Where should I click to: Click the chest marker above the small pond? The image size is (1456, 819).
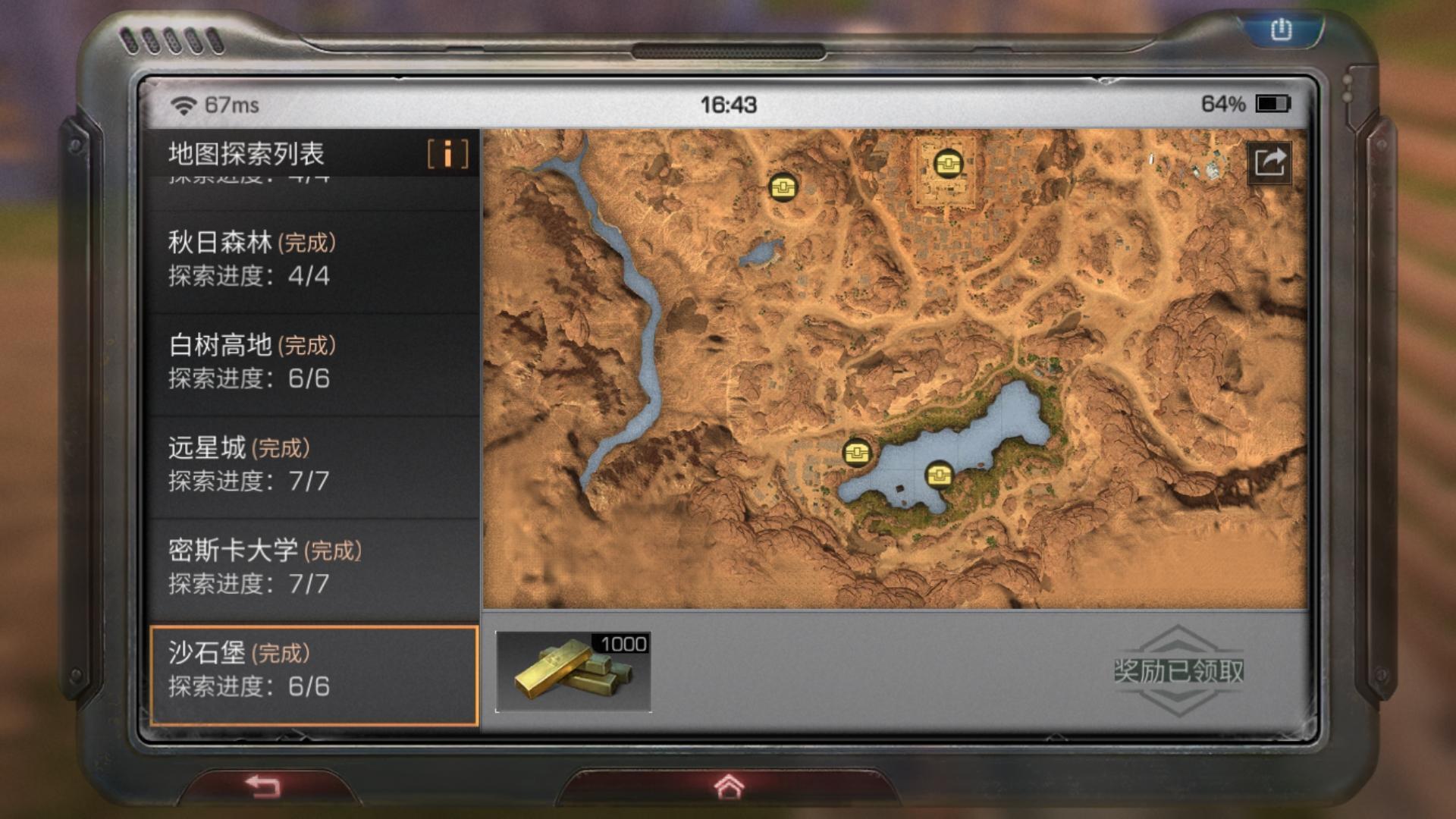[x=783, y=187]
